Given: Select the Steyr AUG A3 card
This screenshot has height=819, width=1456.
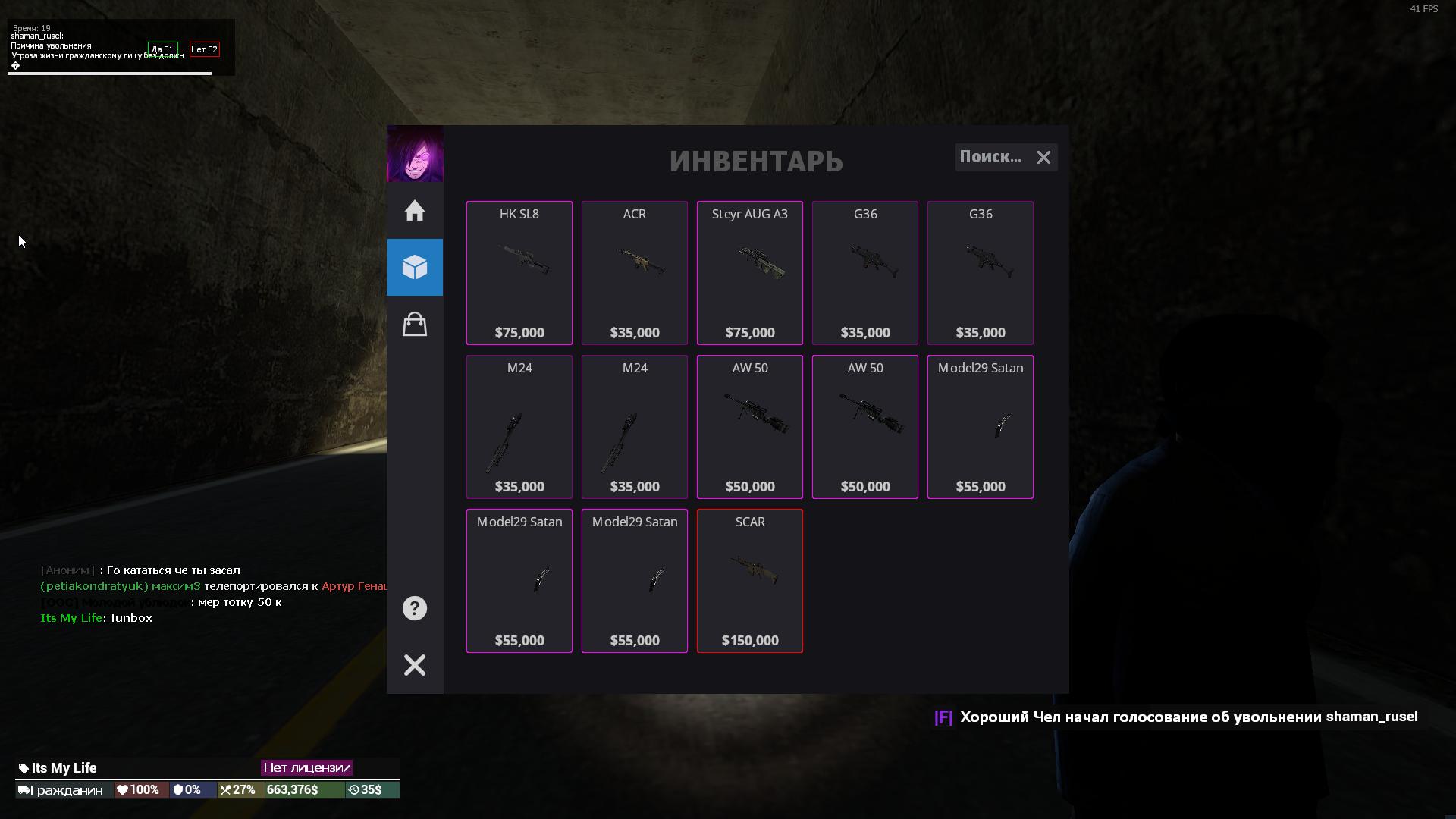Looking at the screenshot, I should [750, 273].
